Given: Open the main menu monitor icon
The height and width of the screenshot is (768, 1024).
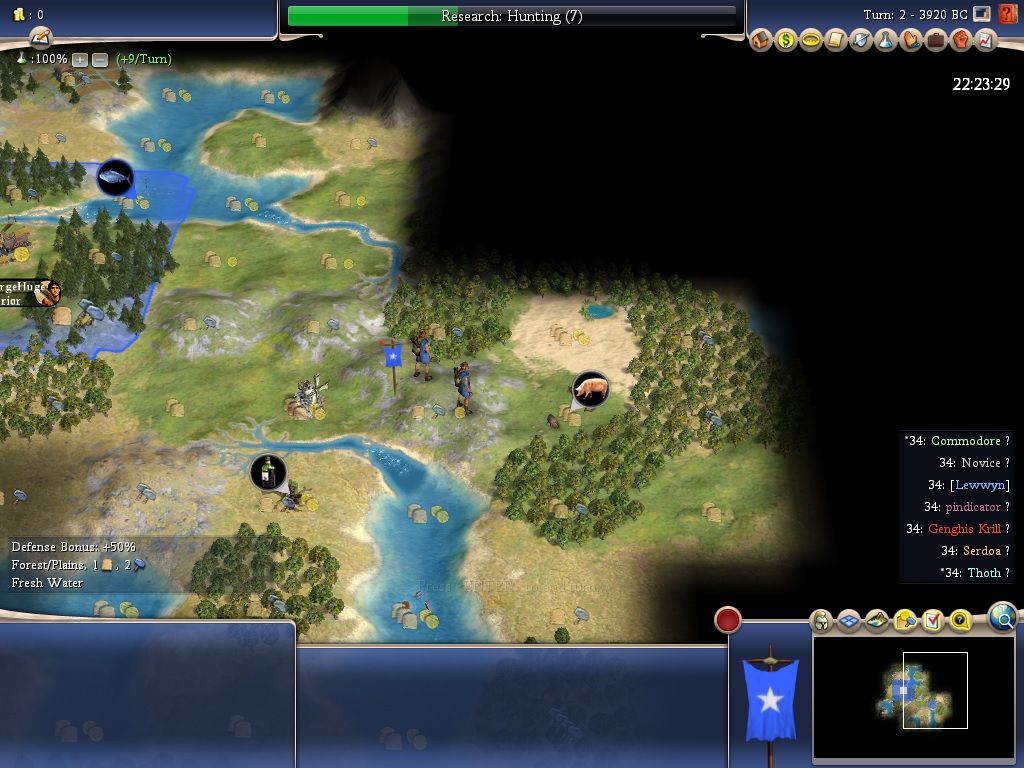Looking at the screenshot, I should pos(982,15).
